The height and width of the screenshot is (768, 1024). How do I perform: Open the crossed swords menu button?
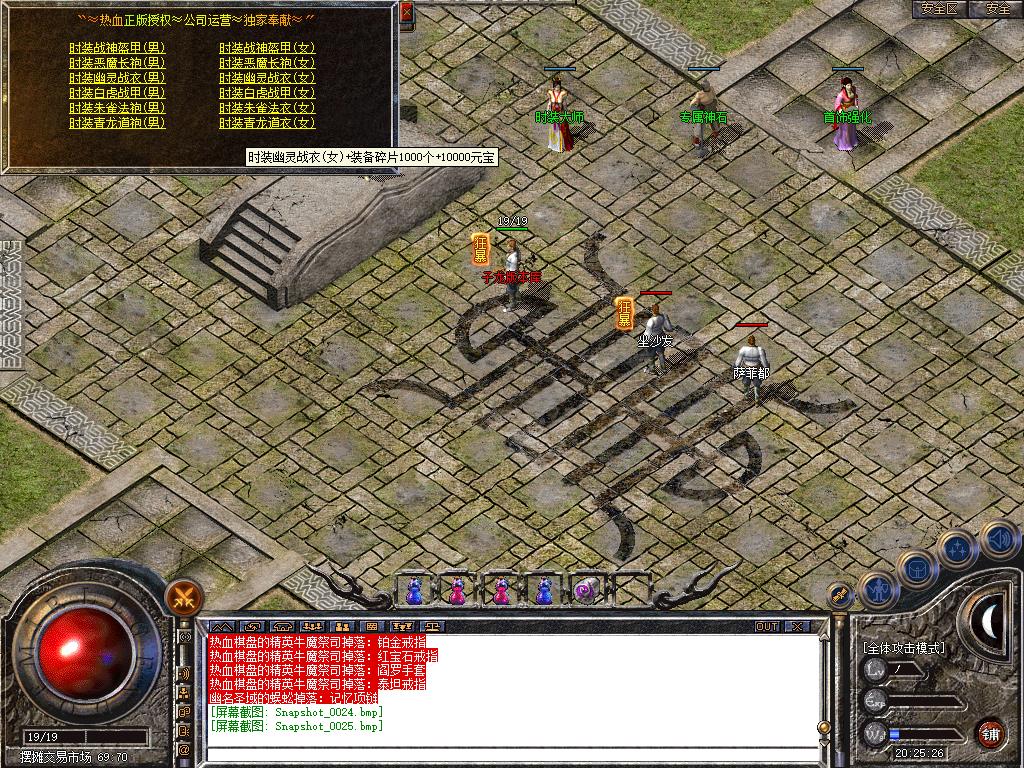pos(184,598)
